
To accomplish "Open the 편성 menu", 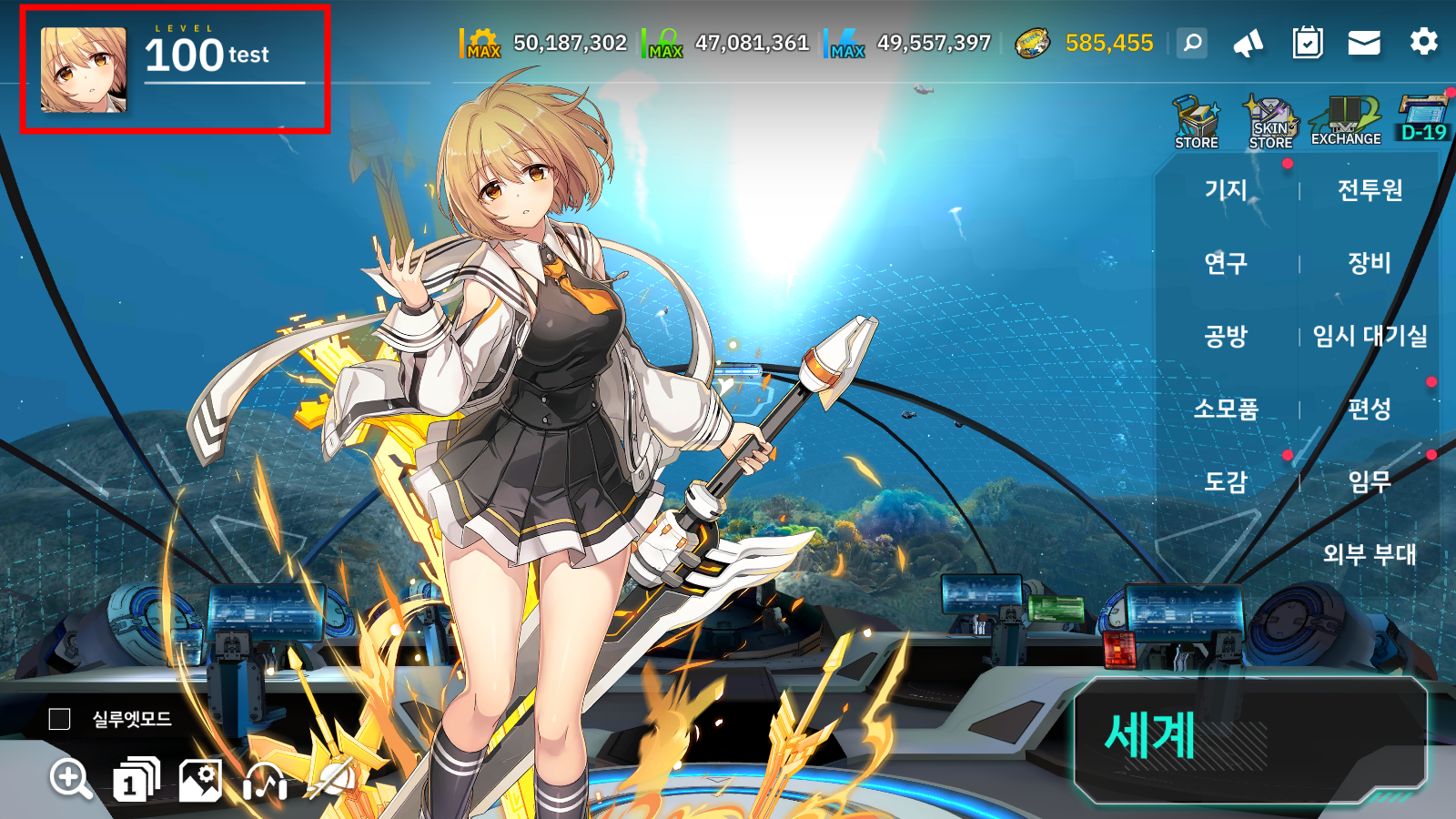I will tap(1370, 409).
